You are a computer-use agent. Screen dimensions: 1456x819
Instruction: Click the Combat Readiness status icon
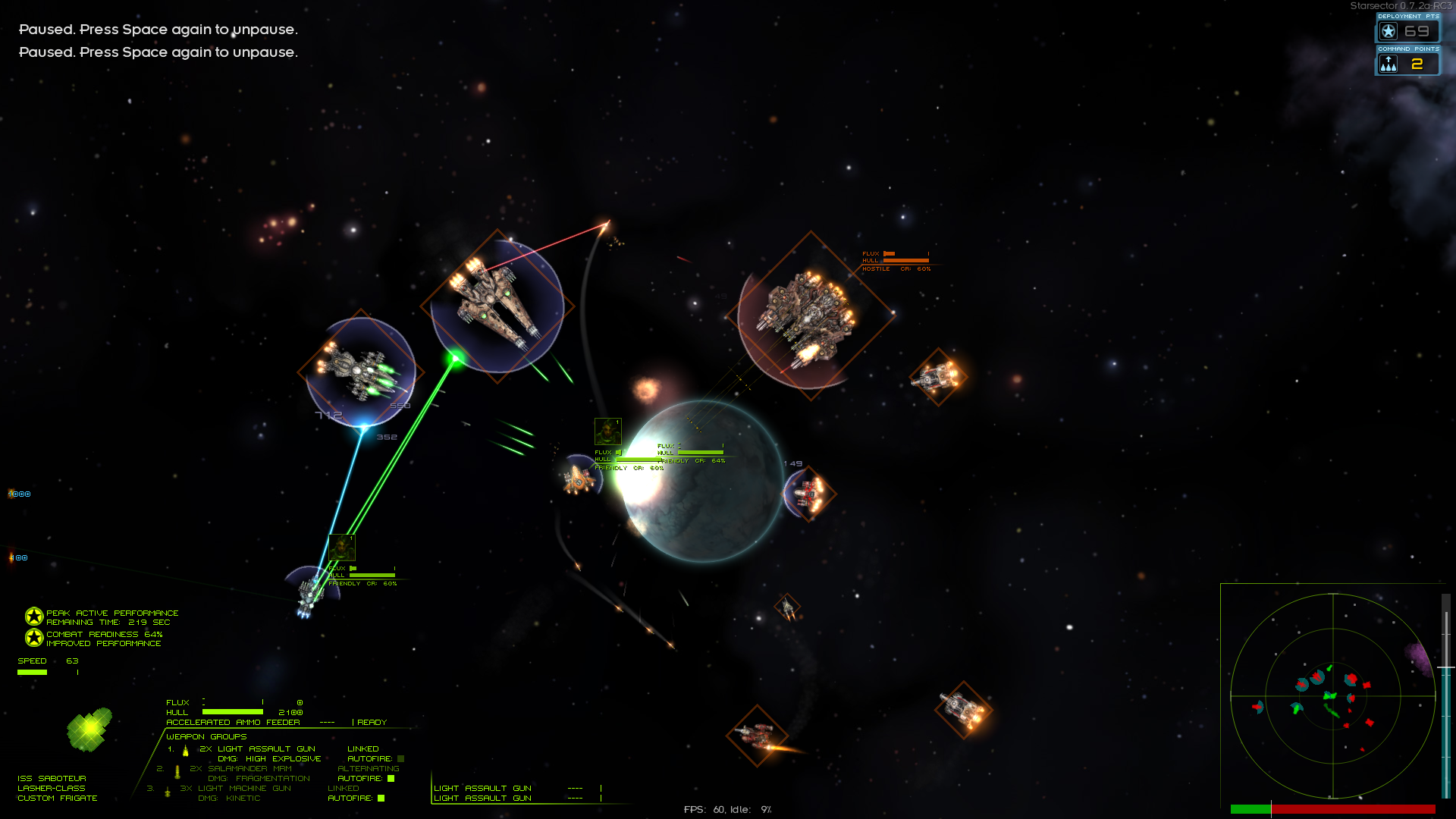34,638
